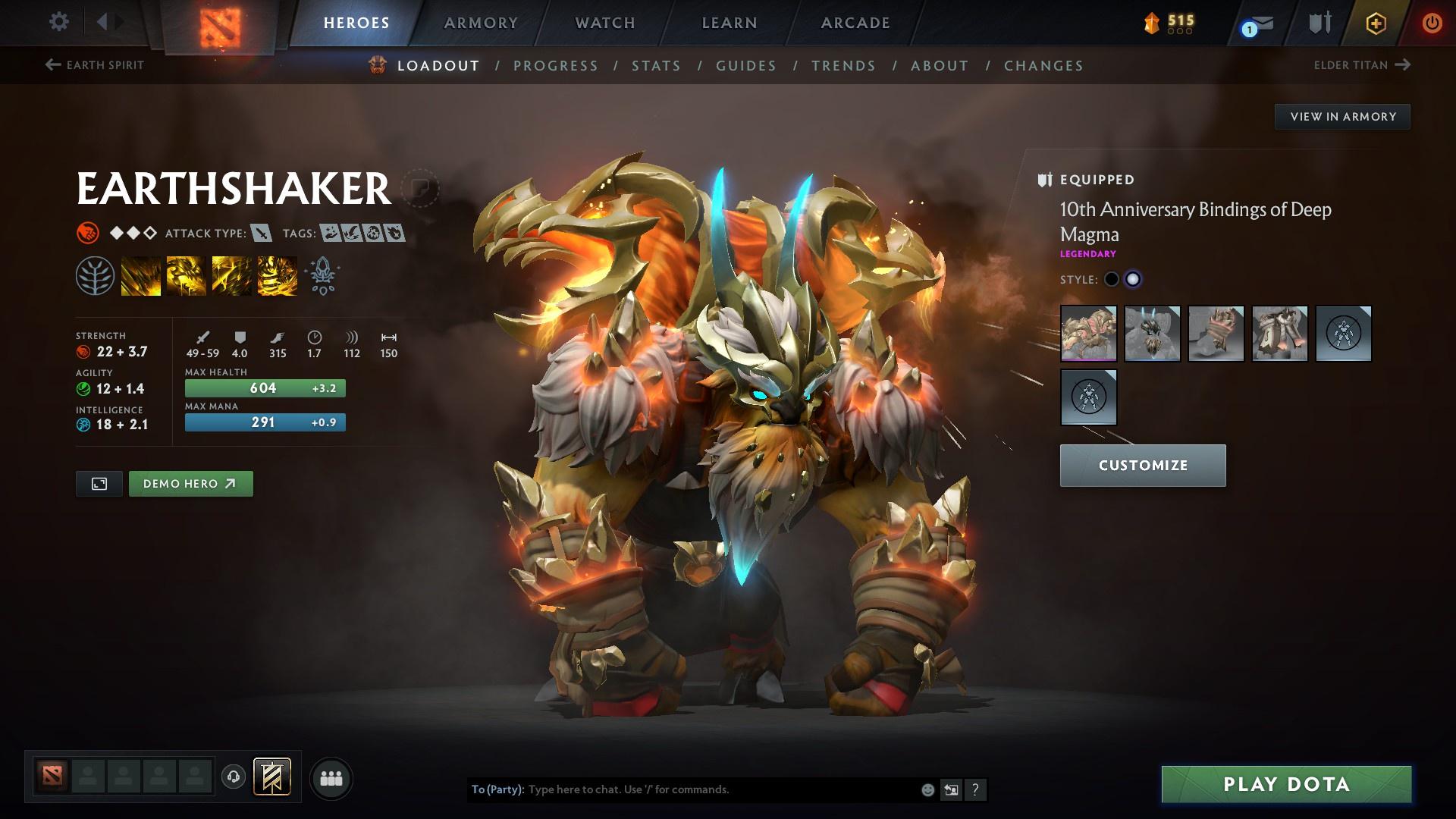
Task: Click the DEMO HERO button
Action: click(x=190, y=483)
